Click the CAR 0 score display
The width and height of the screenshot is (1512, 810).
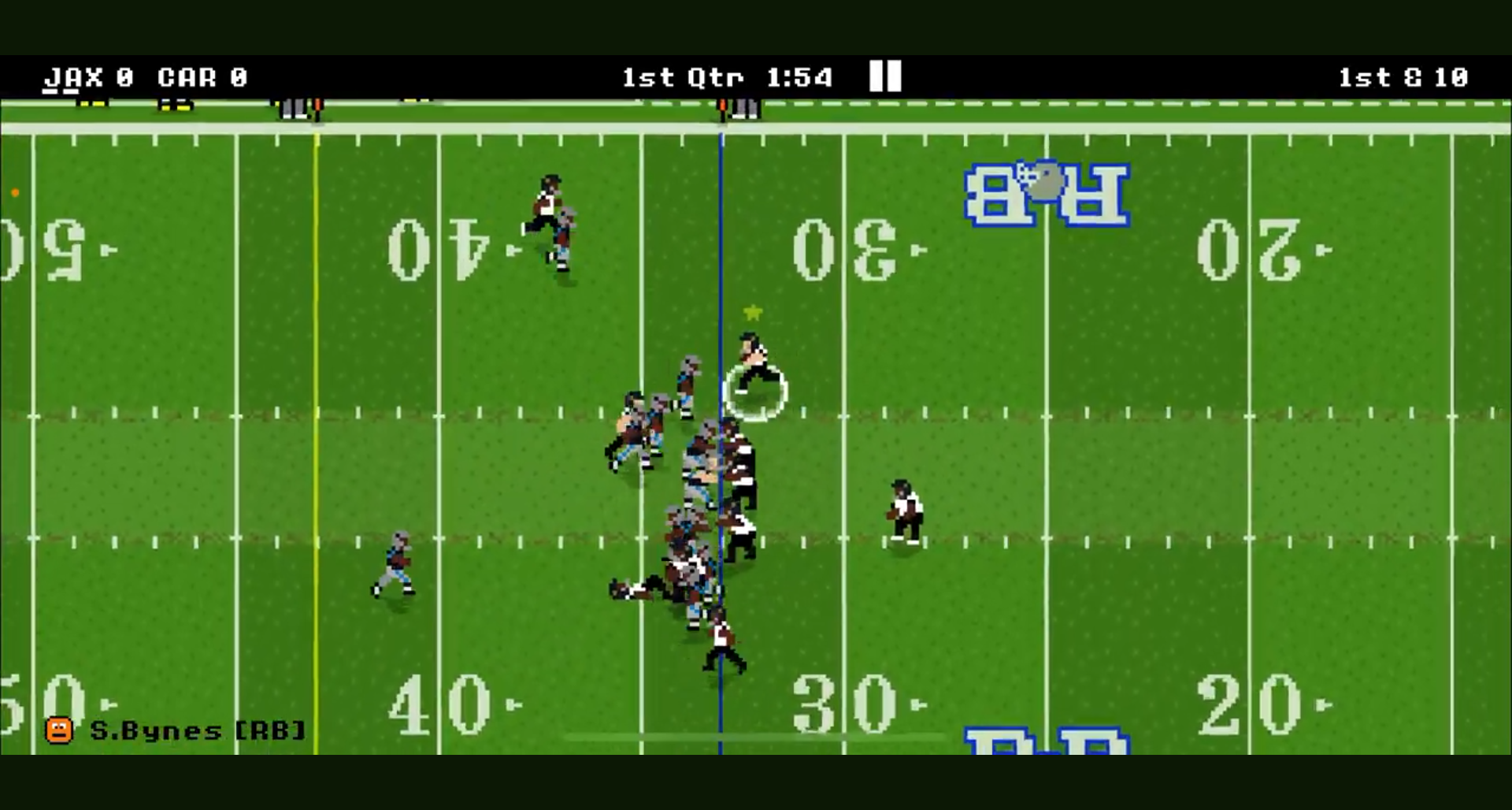(201, 77)
